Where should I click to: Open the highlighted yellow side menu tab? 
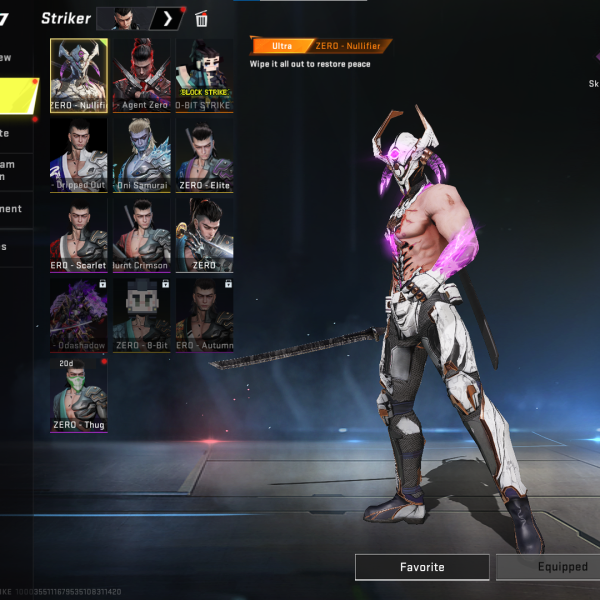coord(18,95)
